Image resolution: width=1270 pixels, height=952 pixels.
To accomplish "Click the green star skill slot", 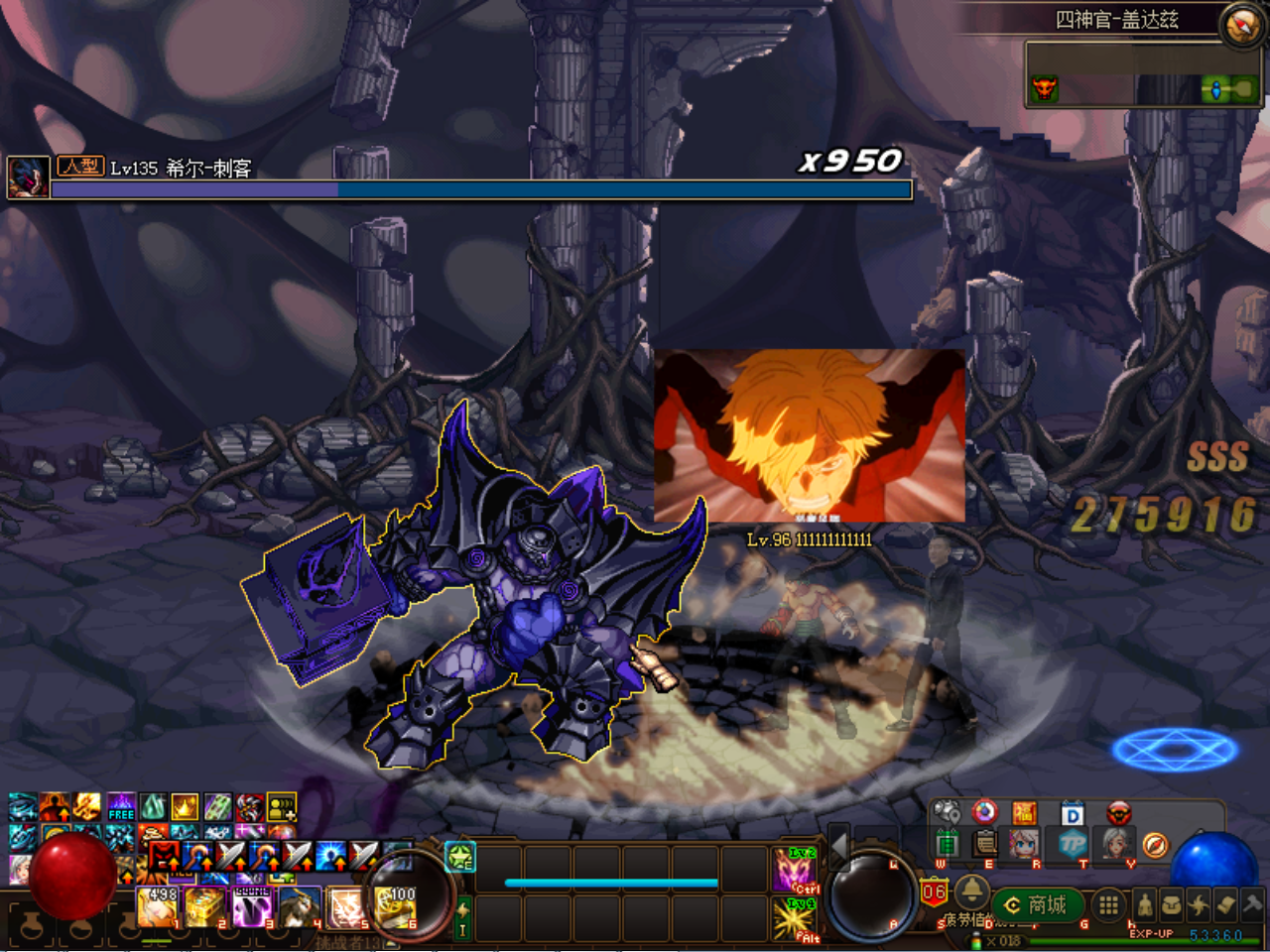I will coord(459,857).
